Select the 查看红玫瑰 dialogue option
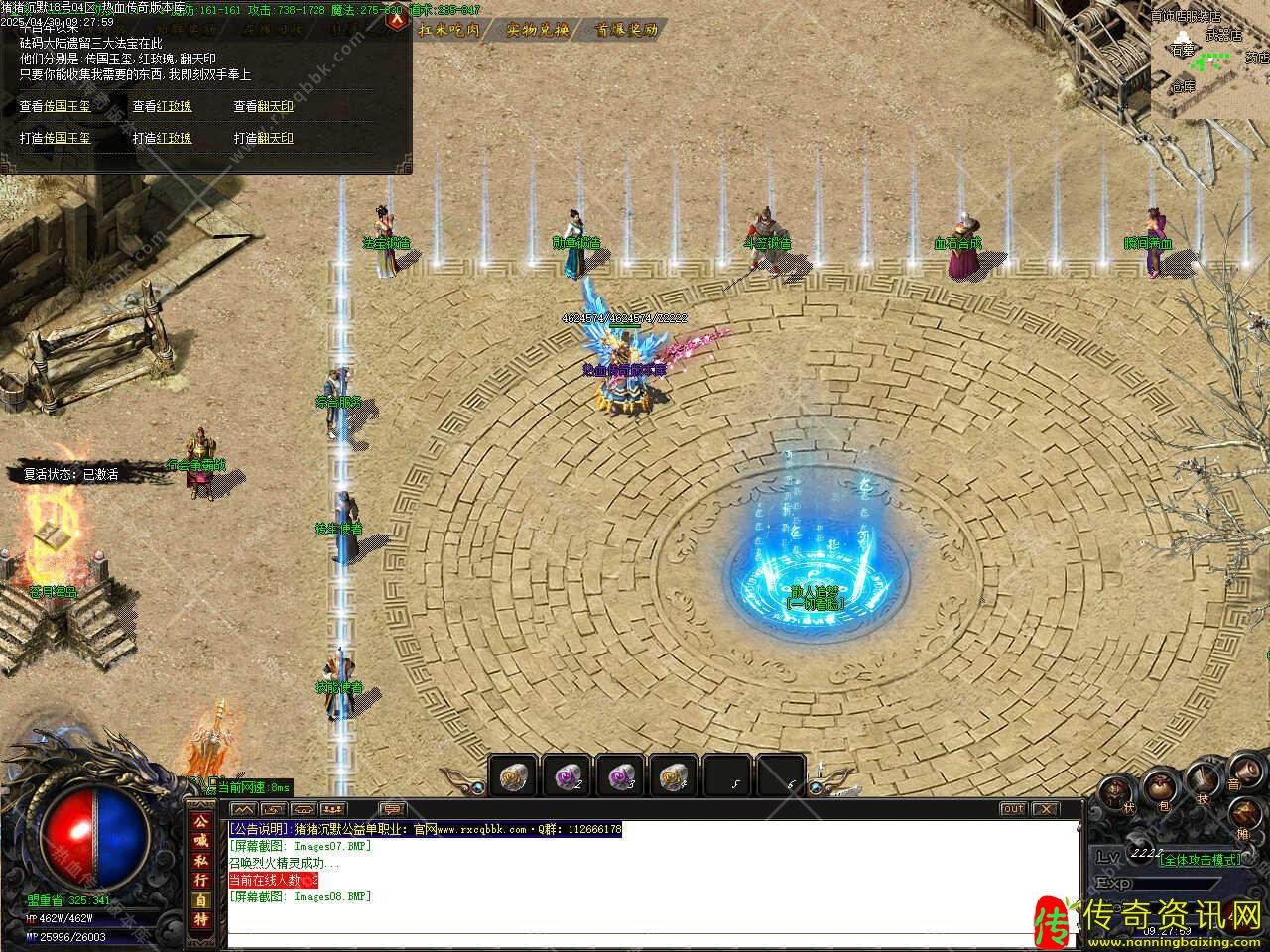1270x952 pixels. pyautogui.click(x=163, y=106)
